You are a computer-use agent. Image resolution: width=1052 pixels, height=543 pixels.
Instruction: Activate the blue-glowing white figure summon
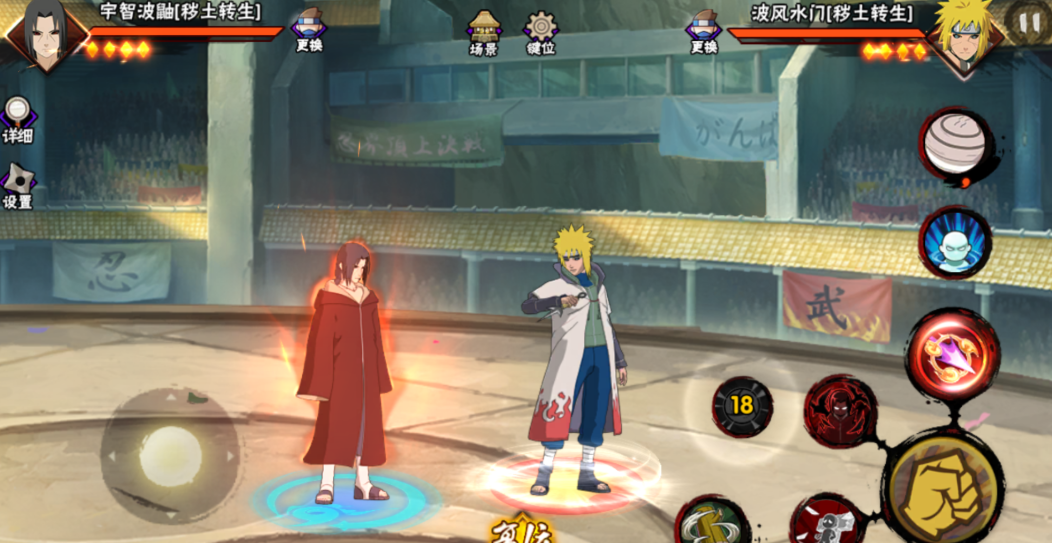[955, 243]
